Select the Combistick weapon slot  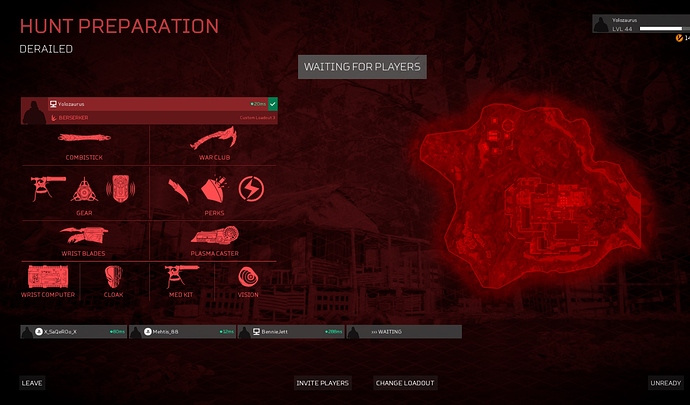85,145
